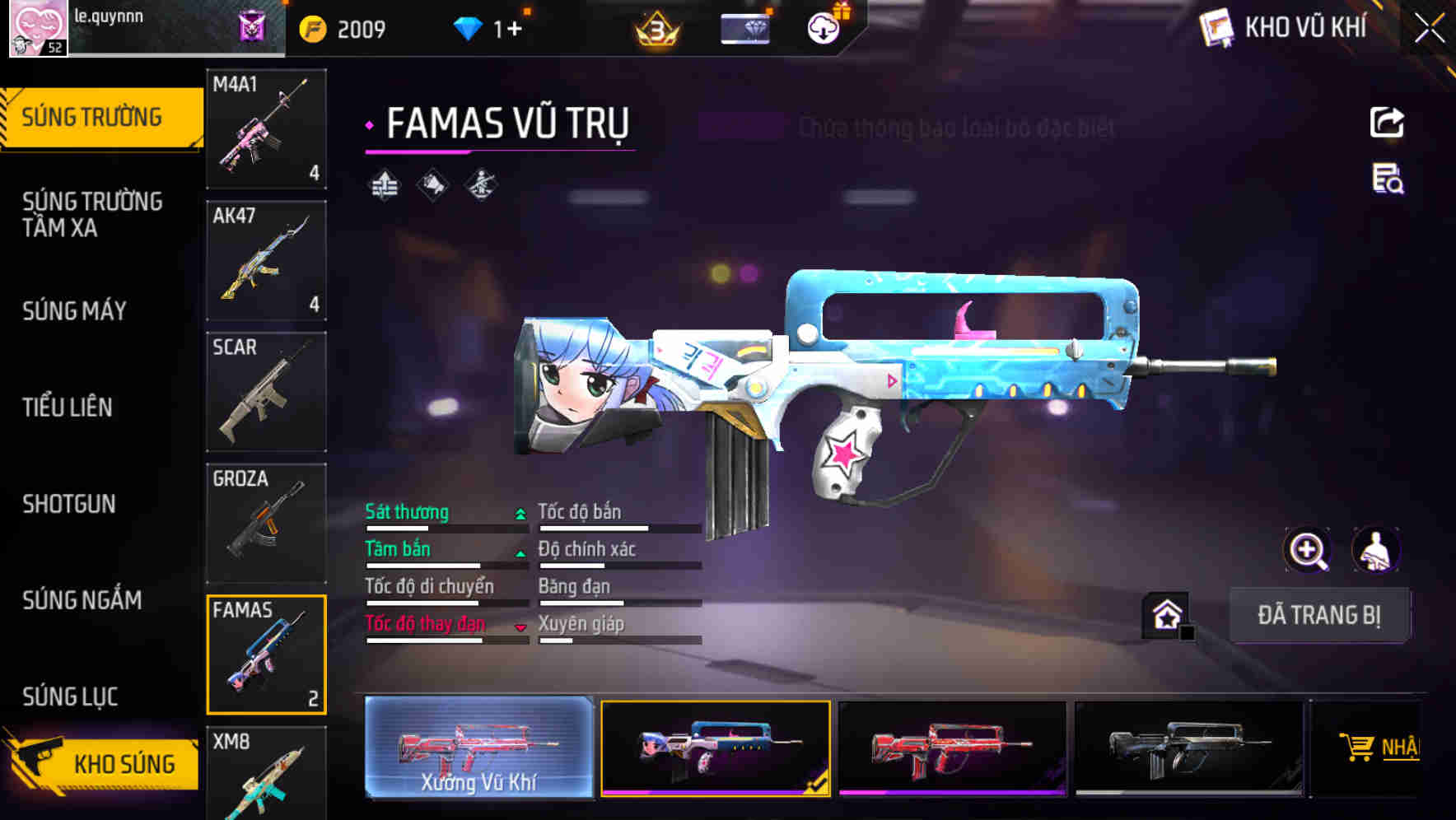
Task: Open the SHOTGUN weapon category
Action: pyautogui.click(x=70, y=504)
